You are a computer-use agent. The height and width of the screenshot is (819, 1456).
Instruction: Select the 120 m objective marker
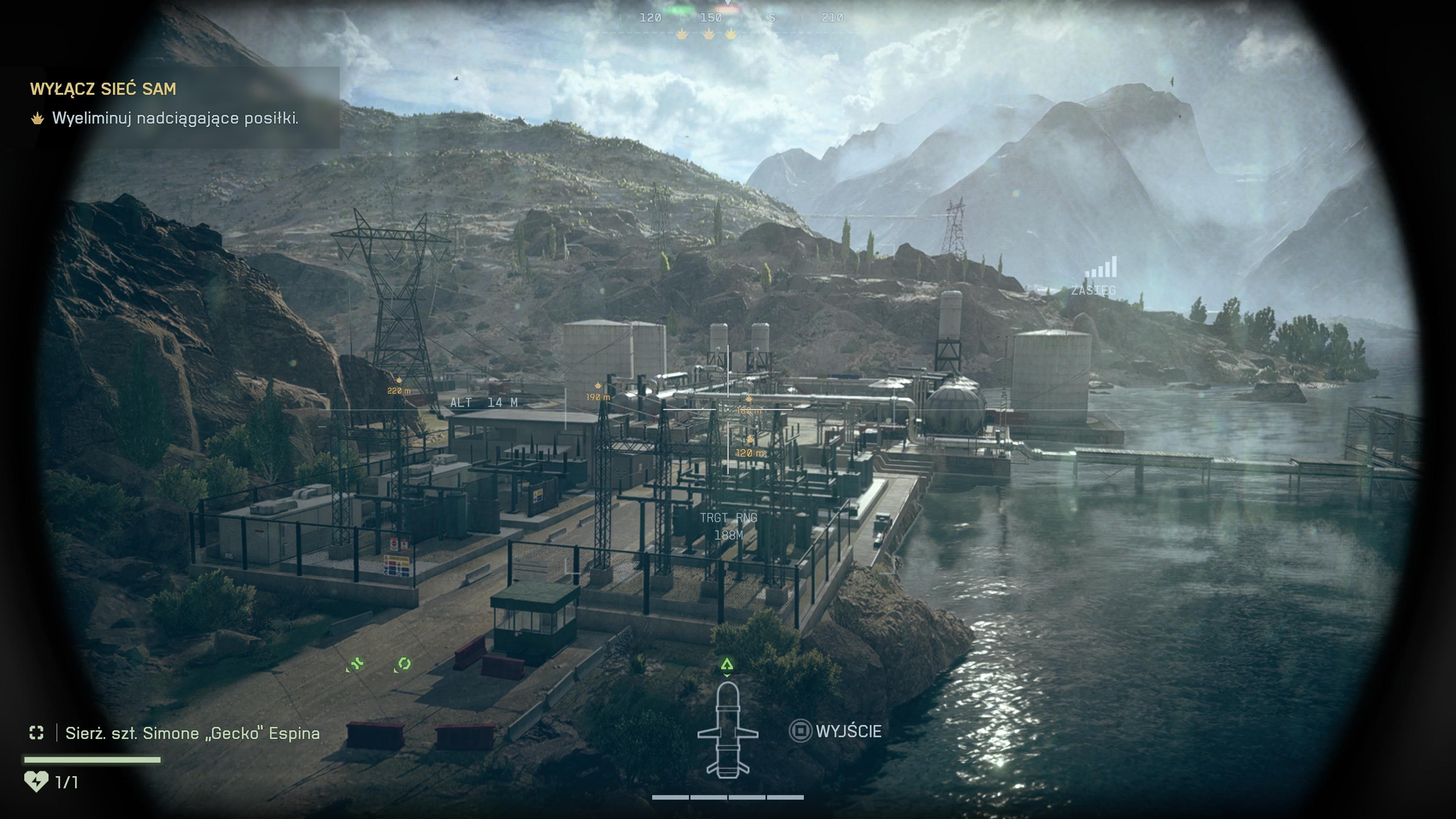click(750, 447)
